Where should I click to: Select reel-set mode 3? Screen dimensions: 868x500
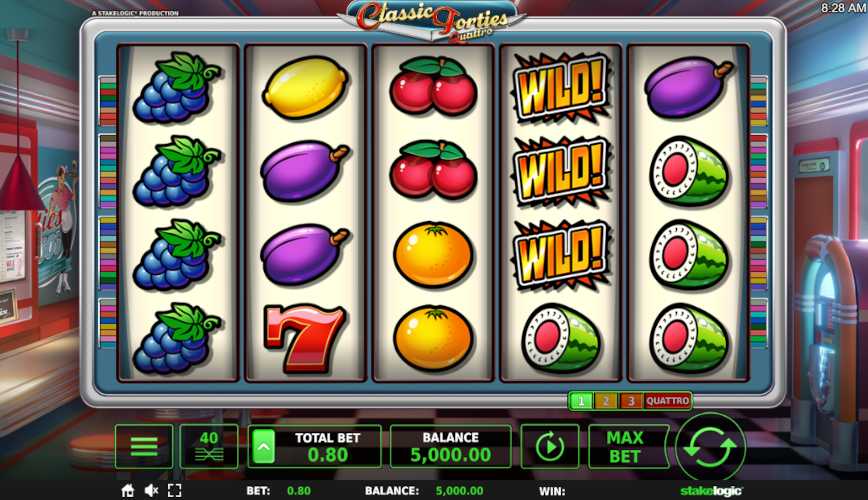pos(630,401)
